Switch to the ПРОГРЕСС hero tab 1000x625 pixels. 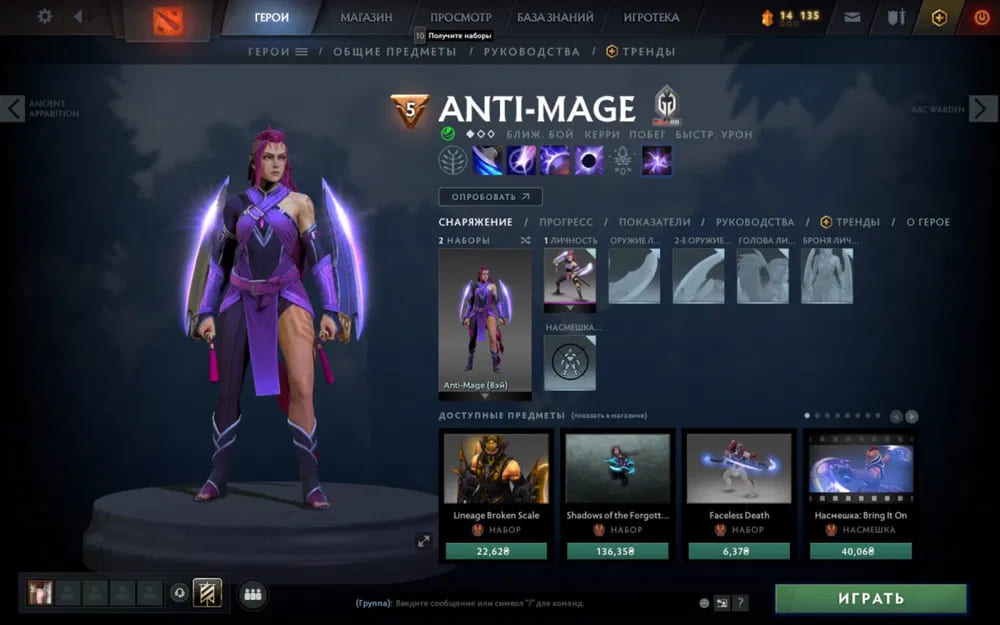tap(566, 222)
